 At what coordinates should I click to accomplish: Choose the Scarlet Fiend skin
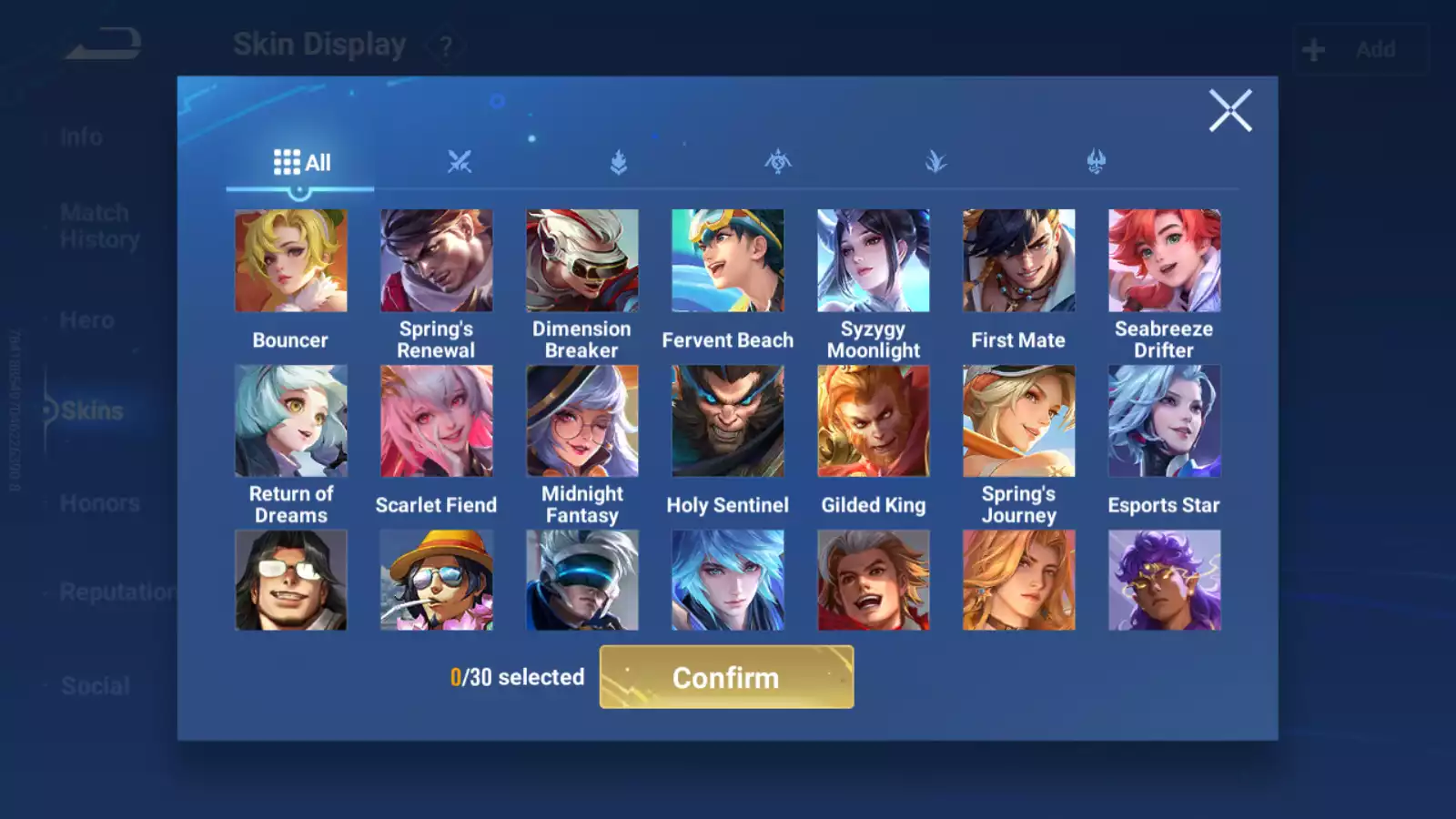pyautogui.click(x=436, y=421)
